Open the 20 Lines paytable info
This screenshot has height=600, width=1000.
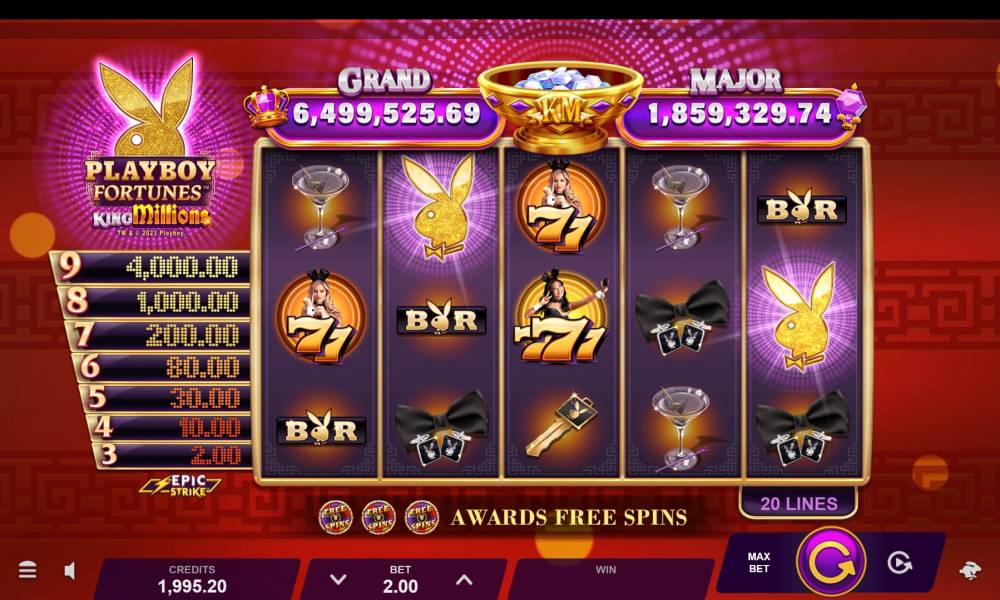(x=798, y=503)
